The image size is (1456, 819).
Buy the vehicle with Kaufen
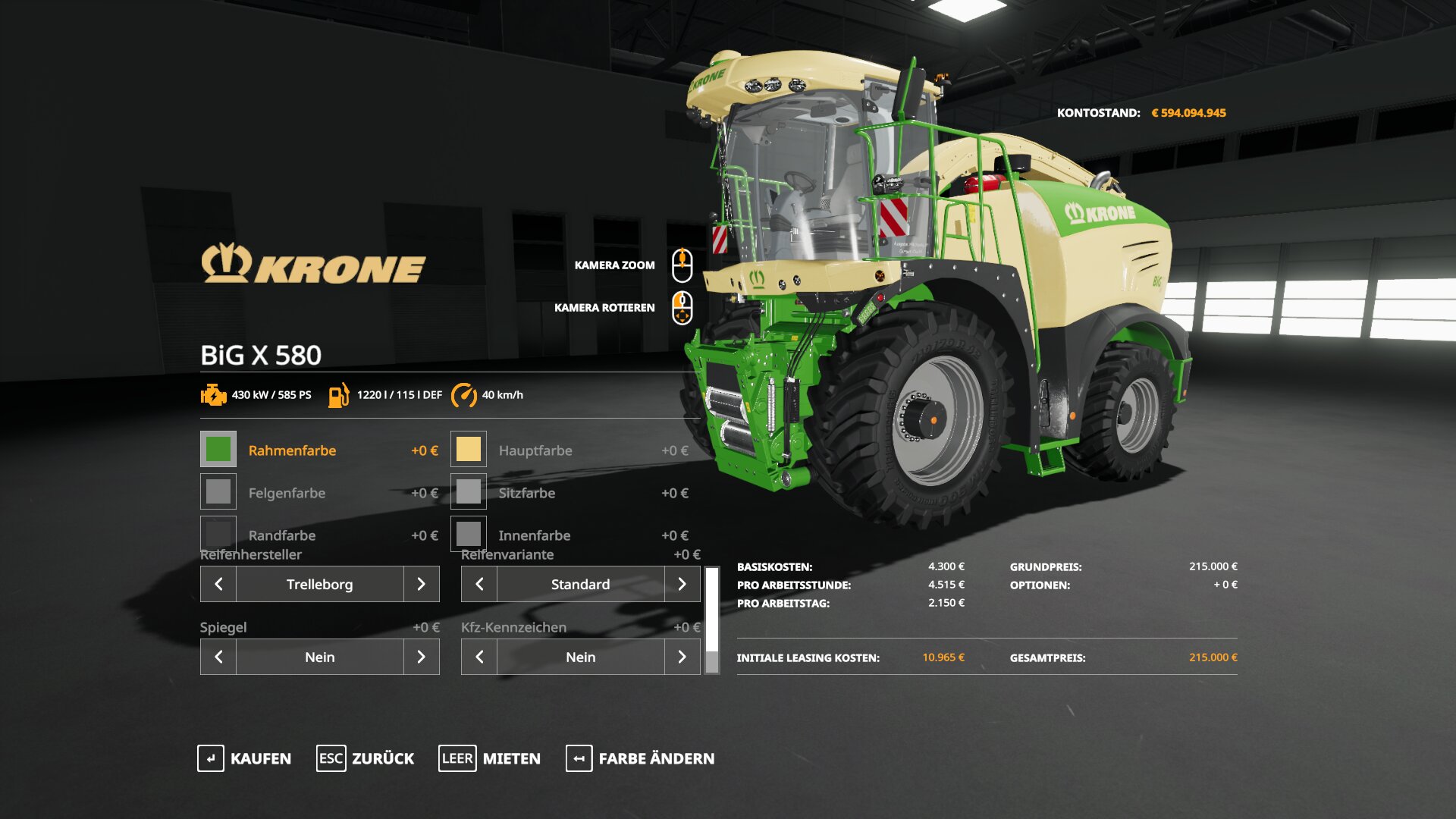click(244, 758)
